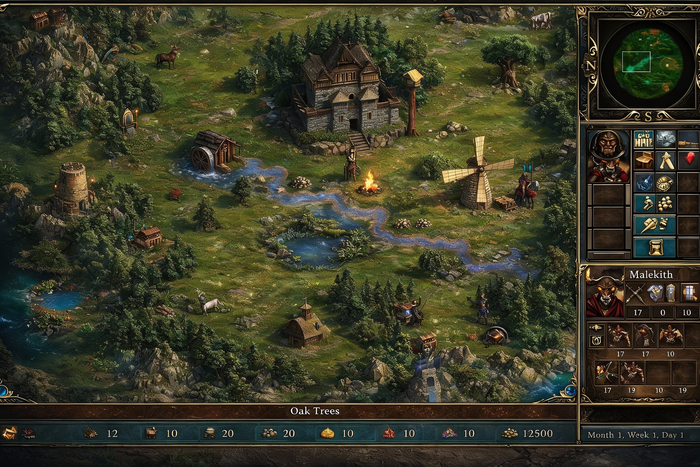The height and width of the screenshot is (467, 700).
Task: Click the horn and coins button
Action: [655, 225]
